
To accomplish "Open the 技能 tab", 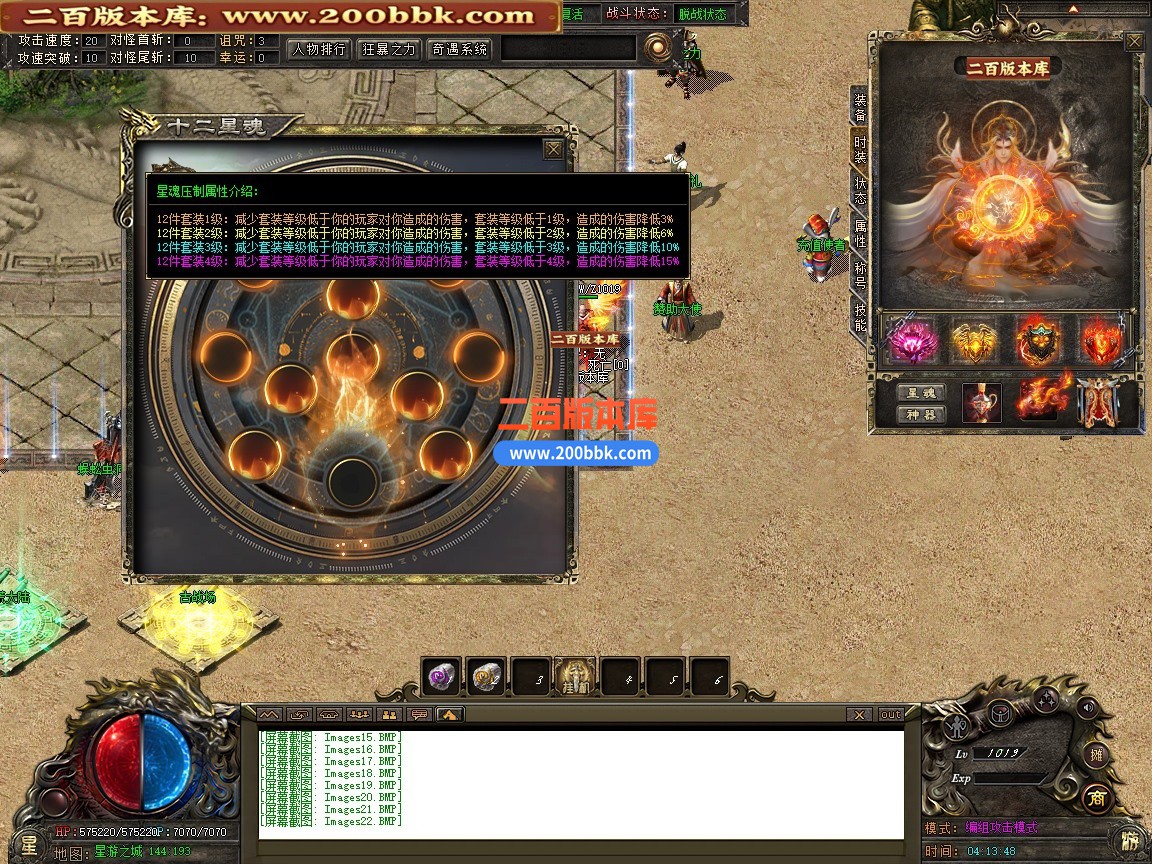I will (859, 317).
